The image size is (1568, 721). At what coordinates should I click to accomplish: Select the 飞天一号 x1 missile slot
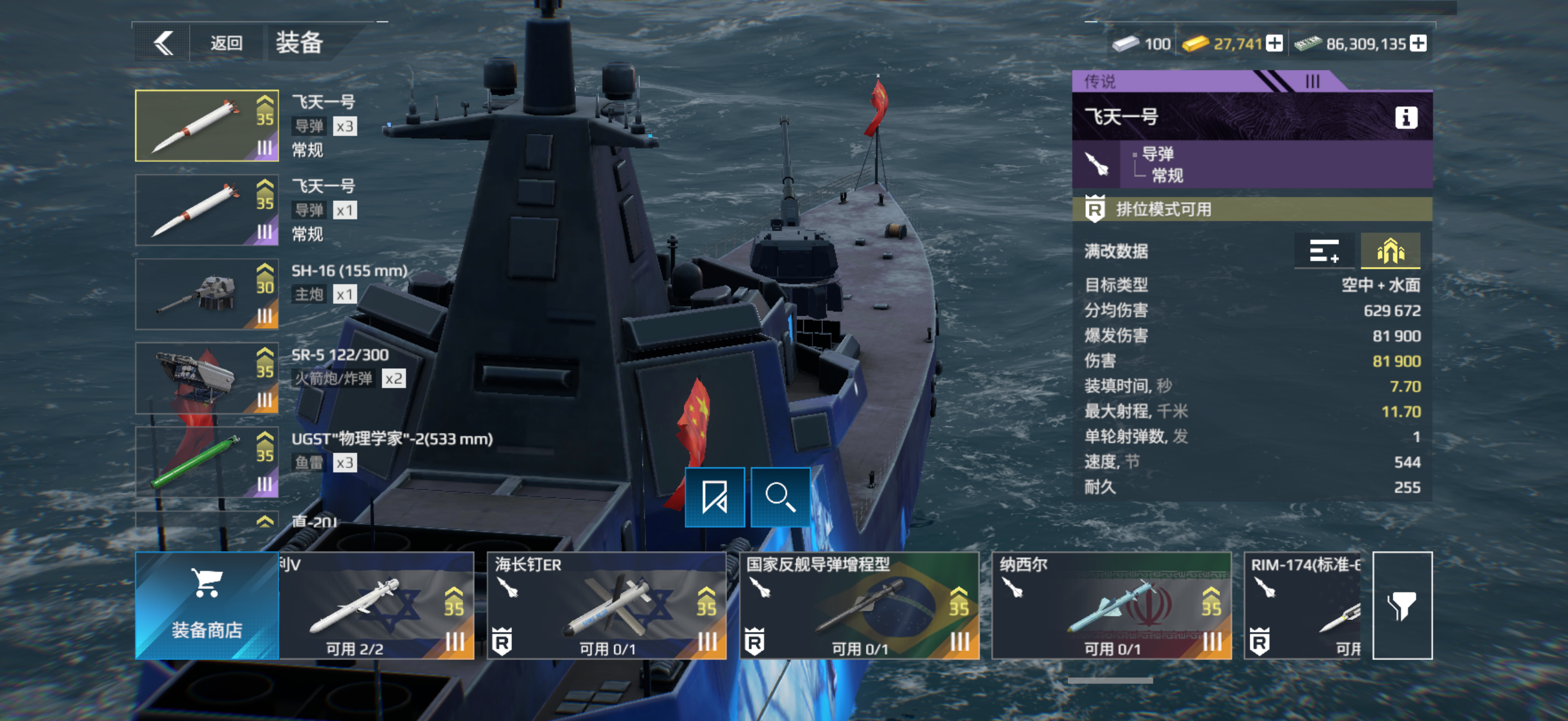pyautogui.click(x=206, y=210)
